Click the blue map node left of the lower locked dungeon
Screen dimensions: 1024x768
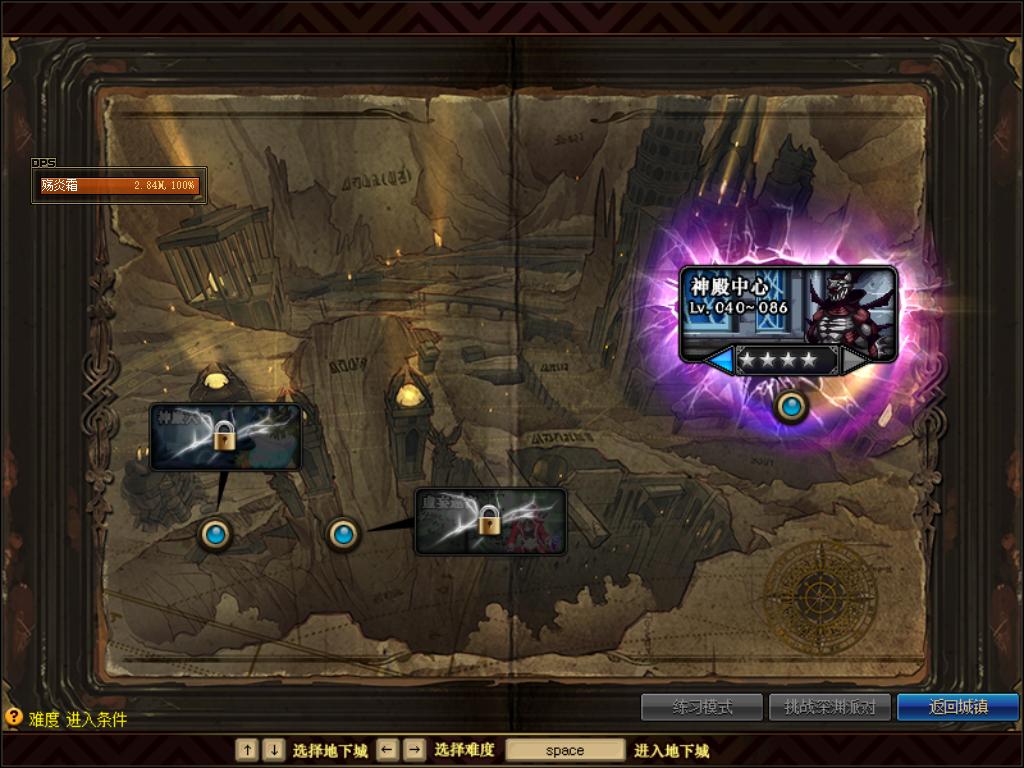pyautogui.click(x=343, y=534)
